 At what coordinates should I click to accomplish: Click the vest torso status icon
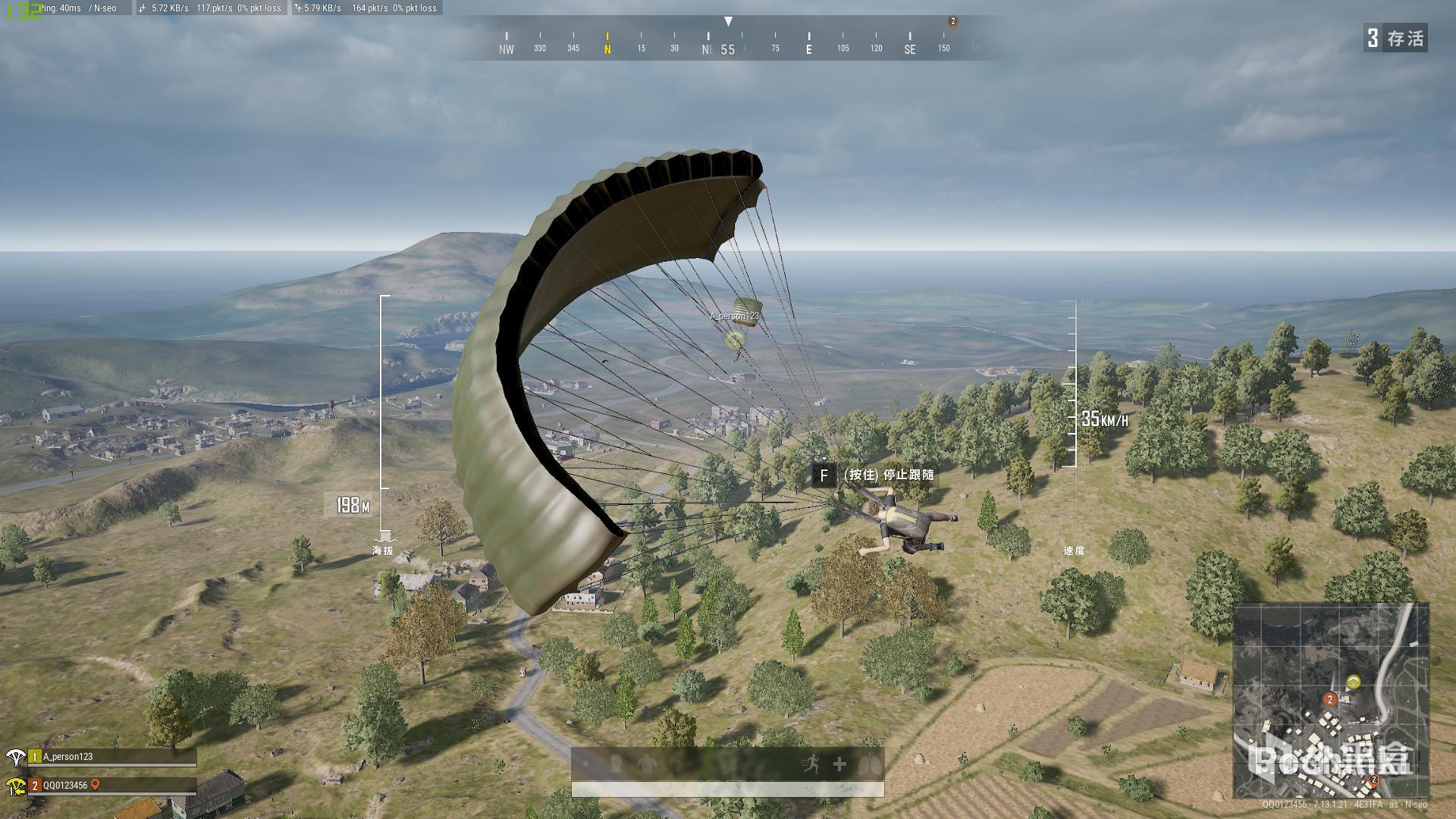(646, 764)
